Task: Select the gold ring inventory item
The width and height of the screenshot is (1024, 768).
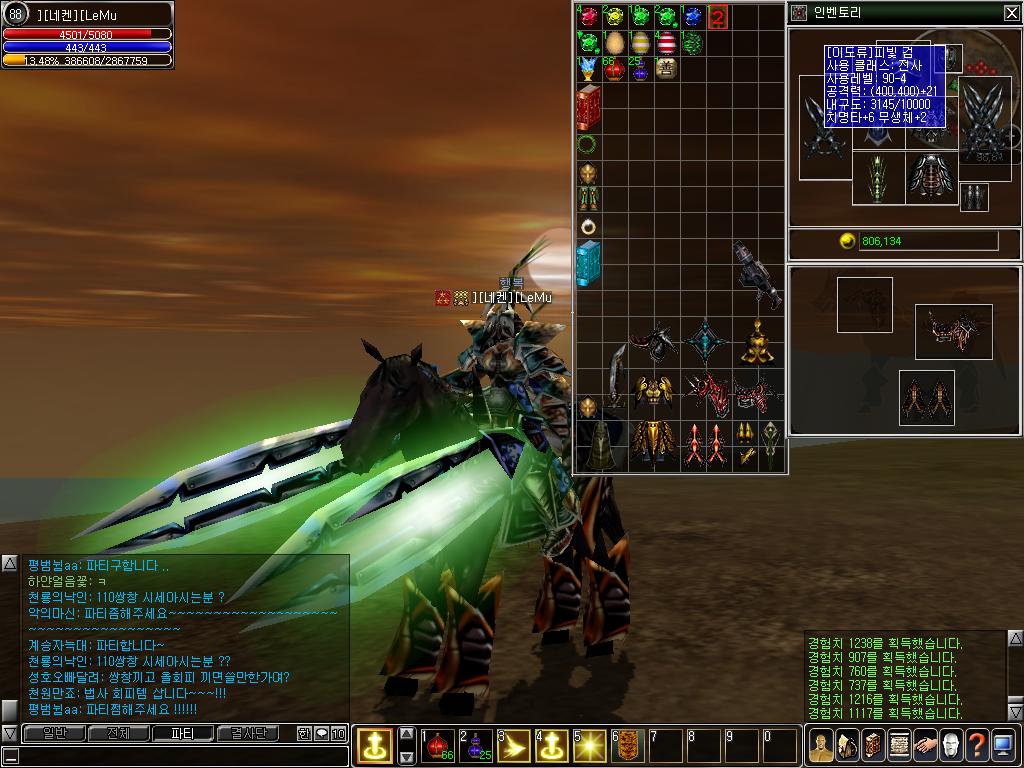Action: point(588,226)
